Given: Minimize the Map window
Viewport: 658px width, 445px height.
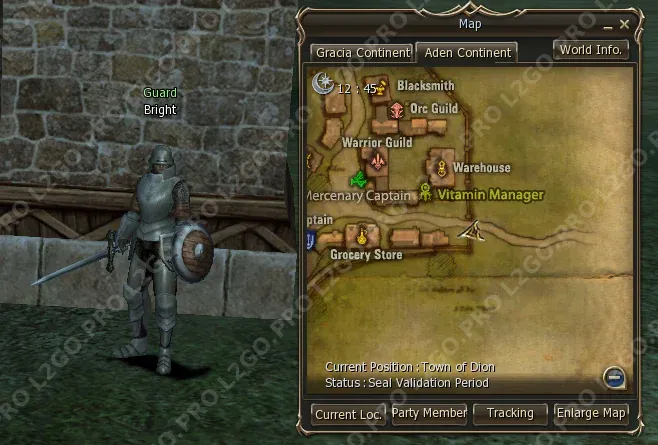Looking at the screenshot, I should click(x=609, y=23).
